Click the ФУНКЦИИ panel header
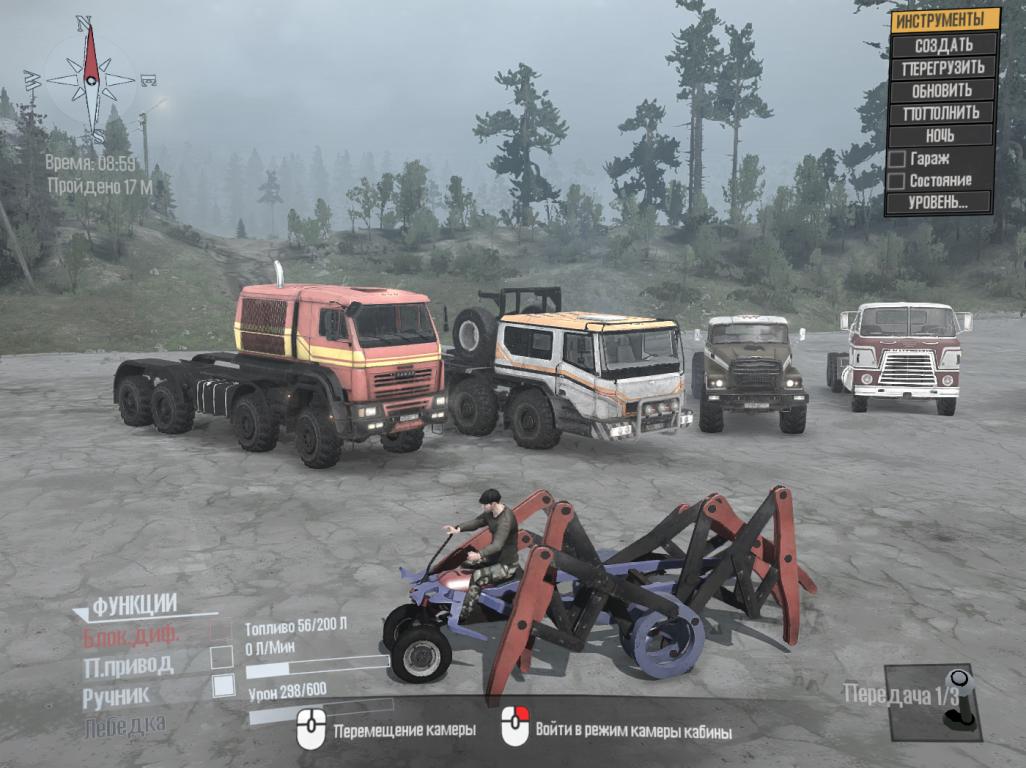 coord(134,604)
